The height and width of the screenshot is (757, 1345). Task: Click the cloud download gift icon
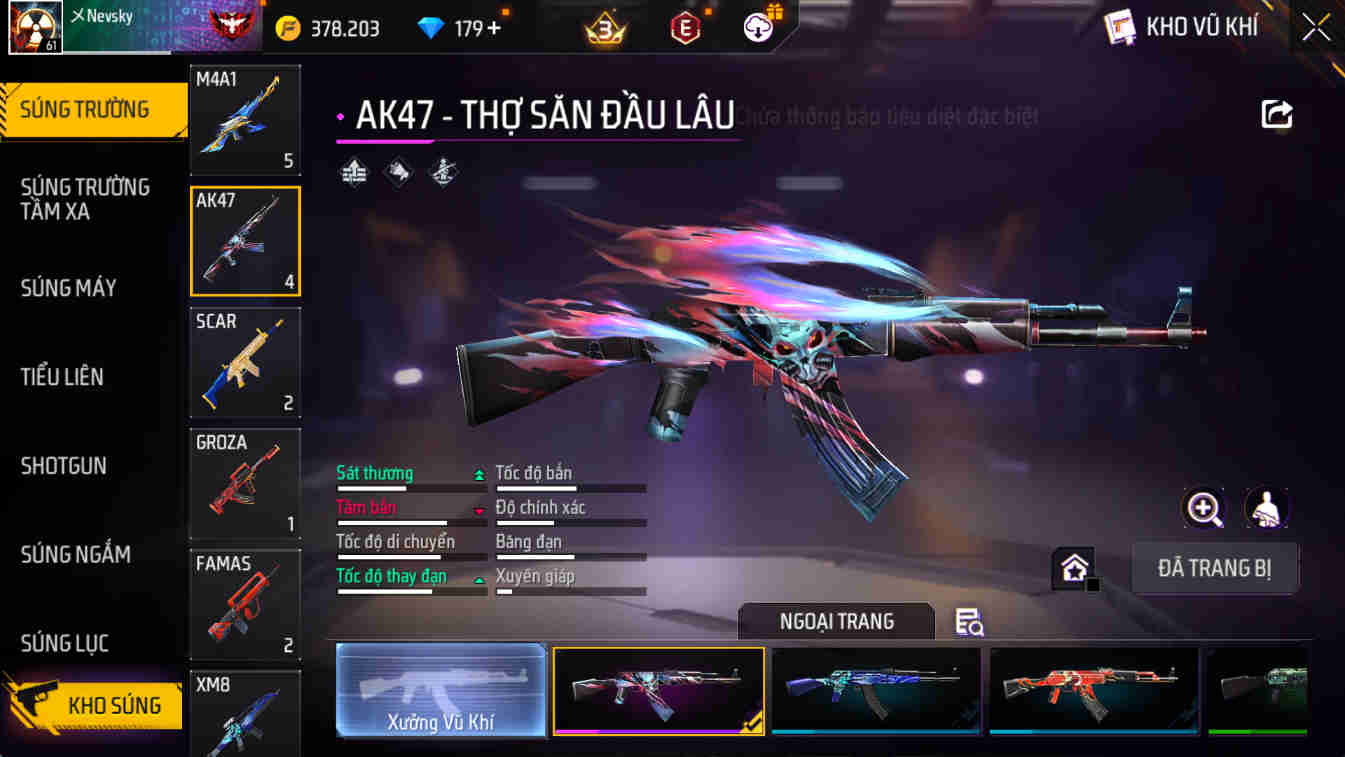758,27
